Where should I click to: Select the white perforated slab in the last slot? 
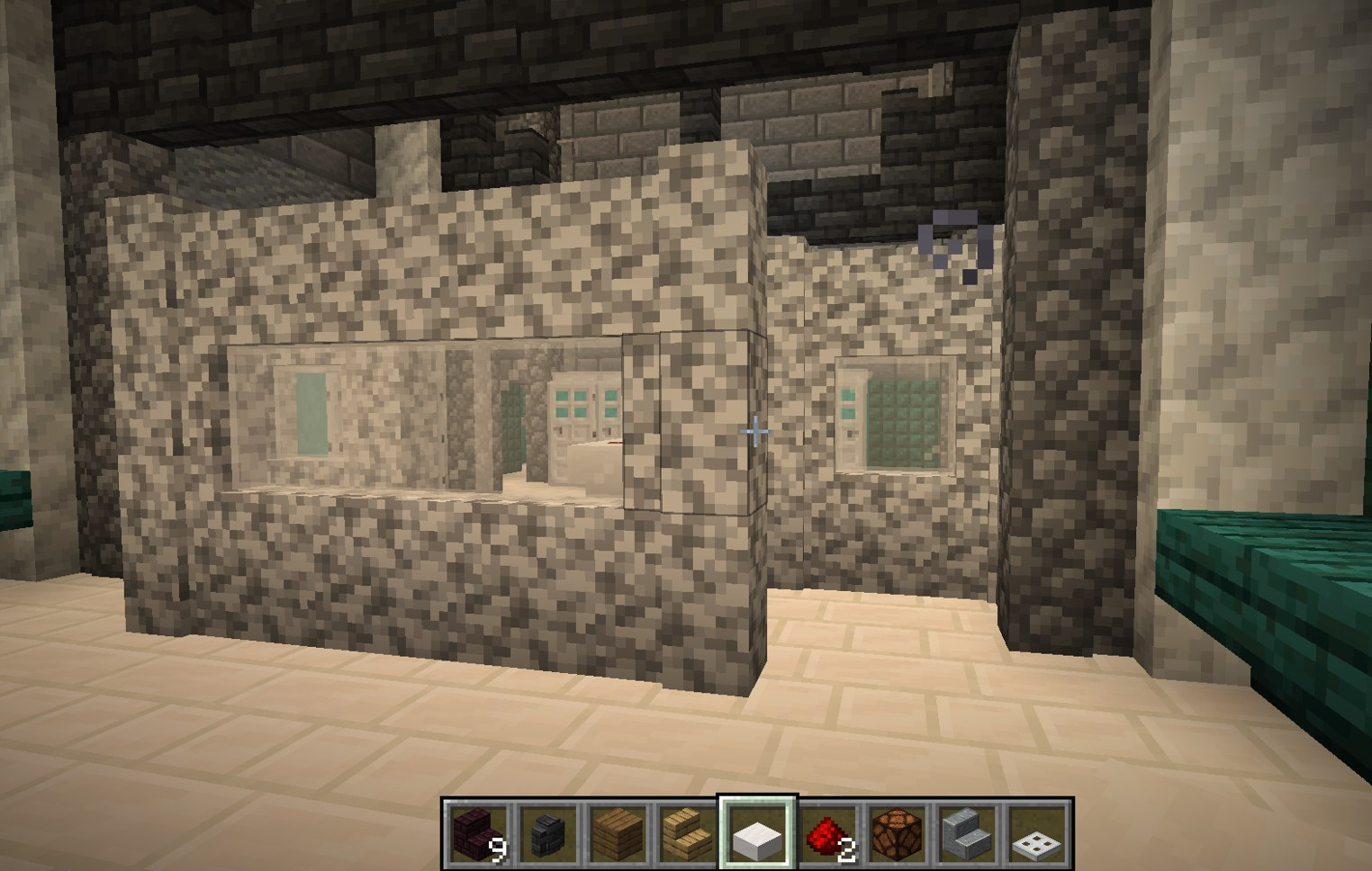(x=1040, y=834)
